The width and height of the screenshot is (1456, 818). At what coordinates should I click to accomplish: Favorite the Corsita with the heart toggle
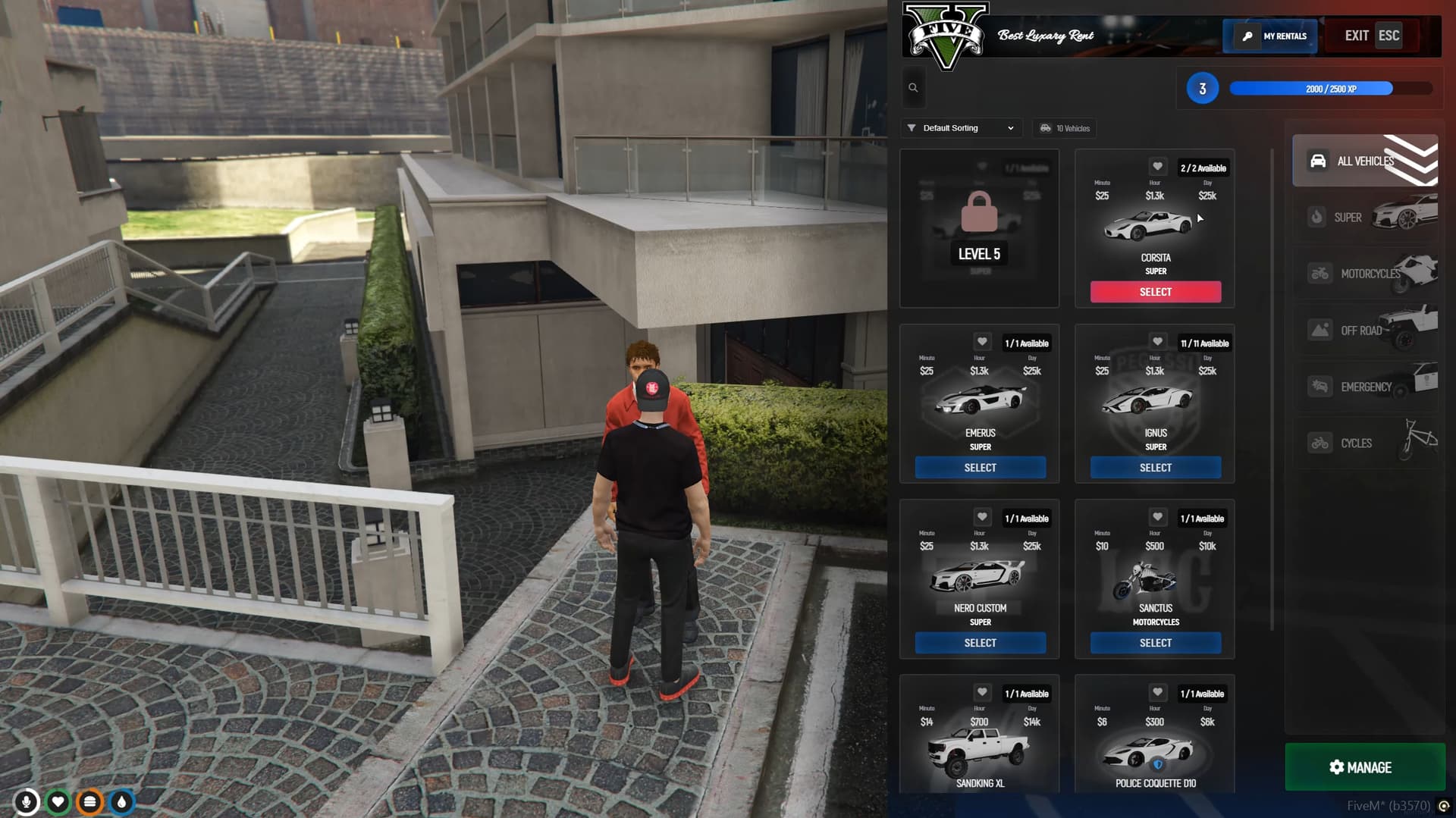1157,166
